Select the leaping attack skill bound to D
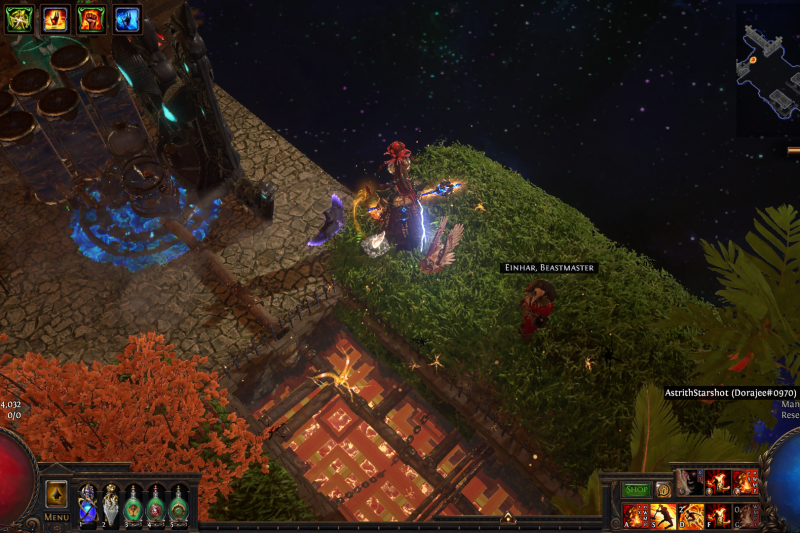Image resolution: width=800 pixels, height=533 pixels. tap(691, 515)
